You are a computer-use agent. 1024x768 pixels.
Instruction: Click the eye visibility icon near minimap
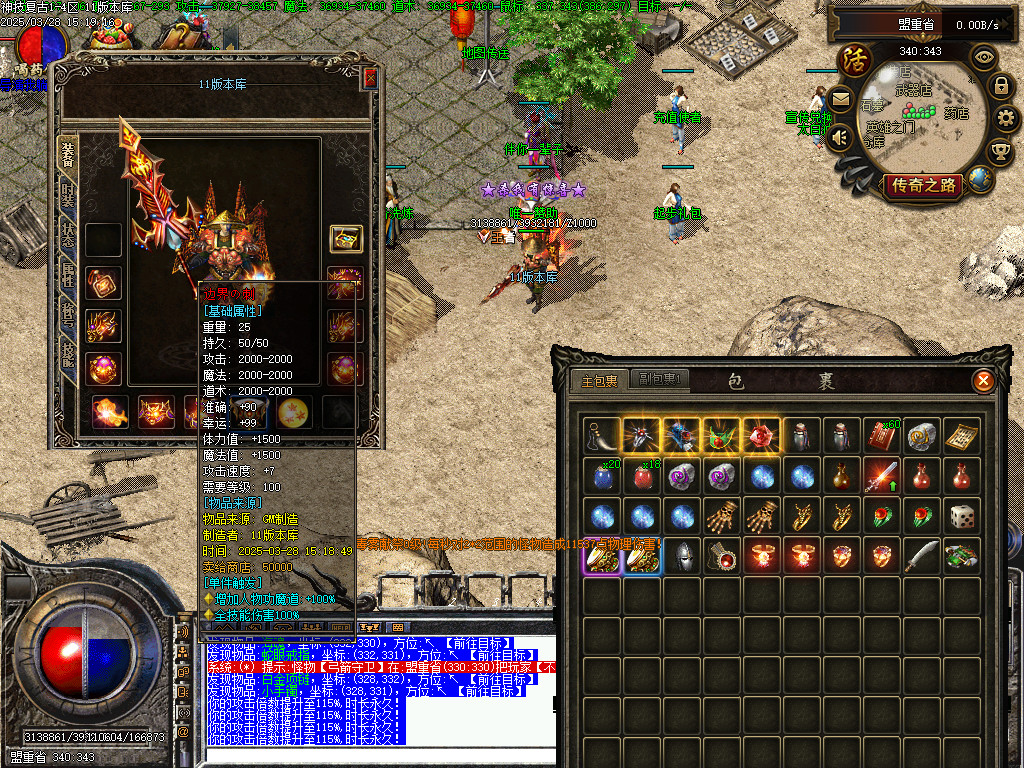(986, 57)
